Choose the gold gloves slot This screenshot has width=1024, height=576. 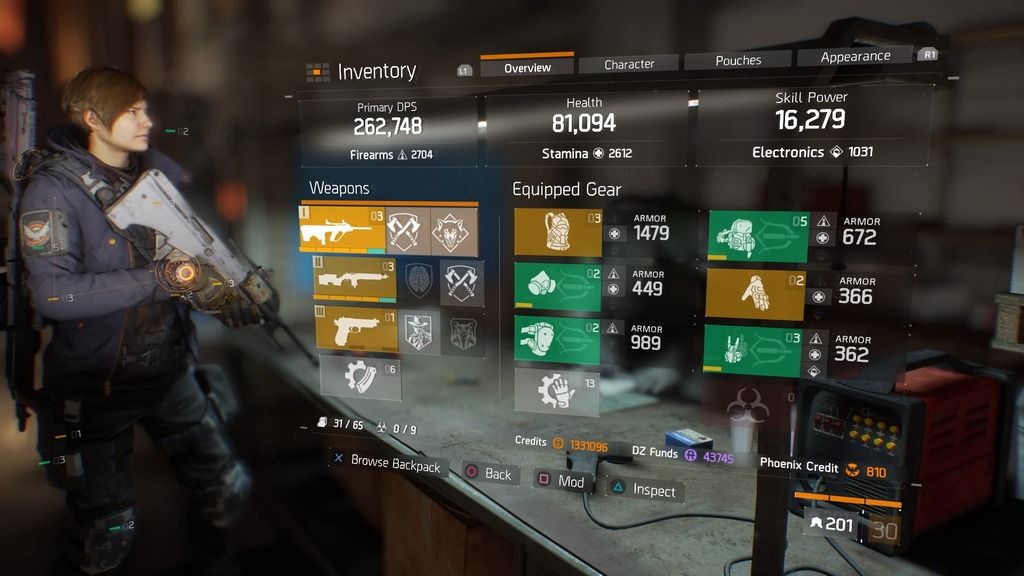(x=755, y=294)
